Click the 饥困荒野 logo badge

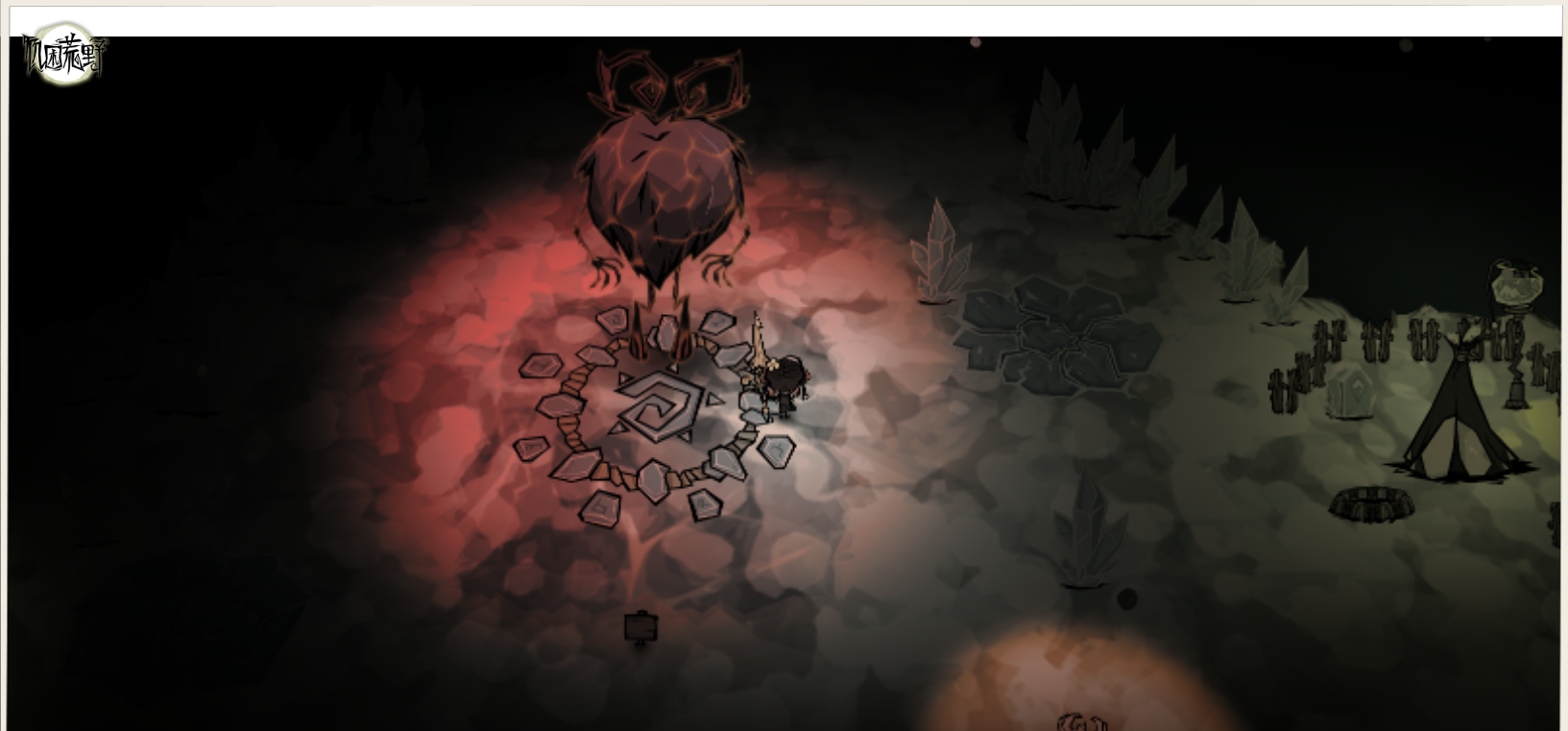pos(64,55)
